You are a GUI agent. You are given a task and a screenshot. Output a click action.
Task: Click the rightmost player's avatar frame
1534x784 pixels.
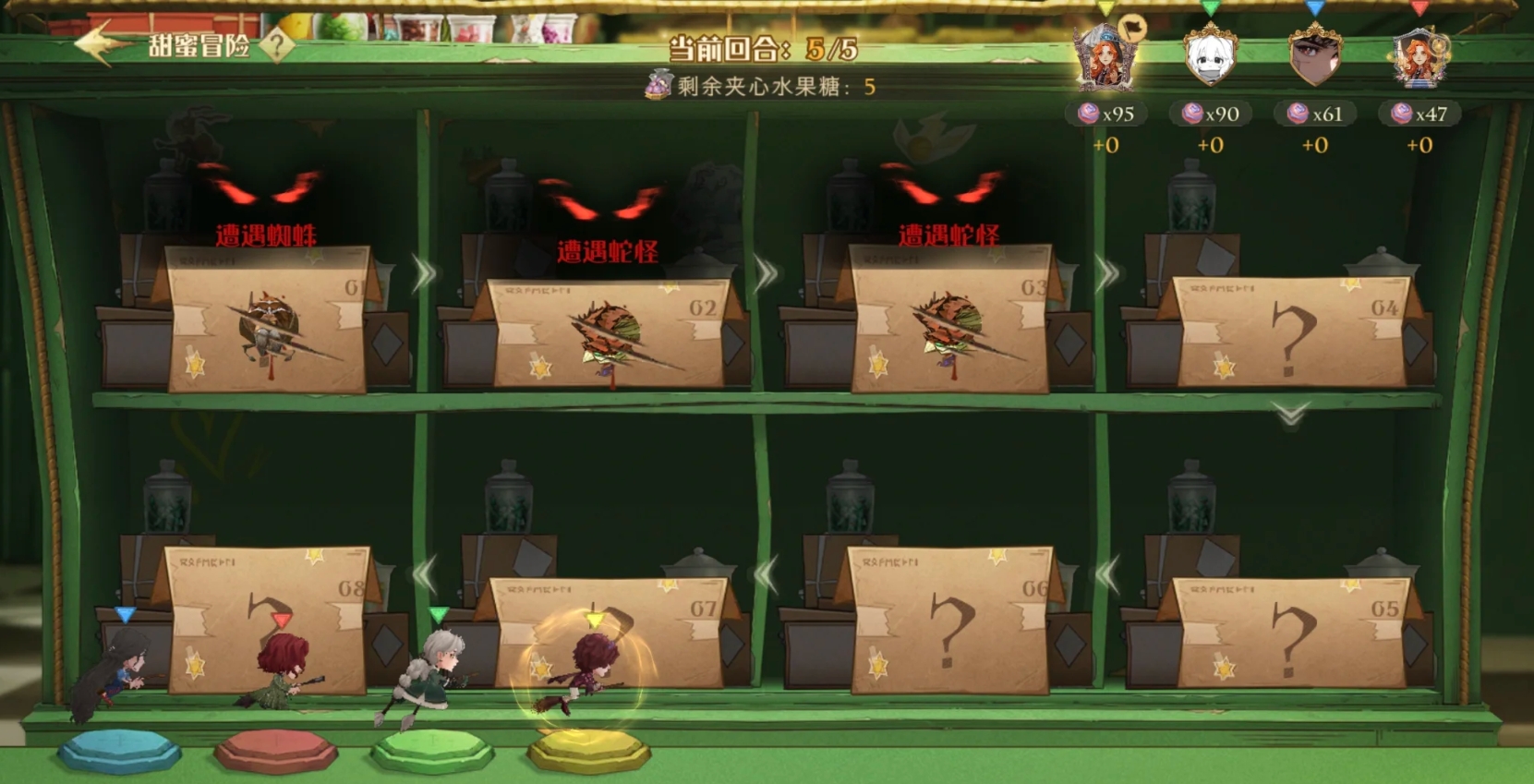pyautogui.click(x=1420, y=58)
